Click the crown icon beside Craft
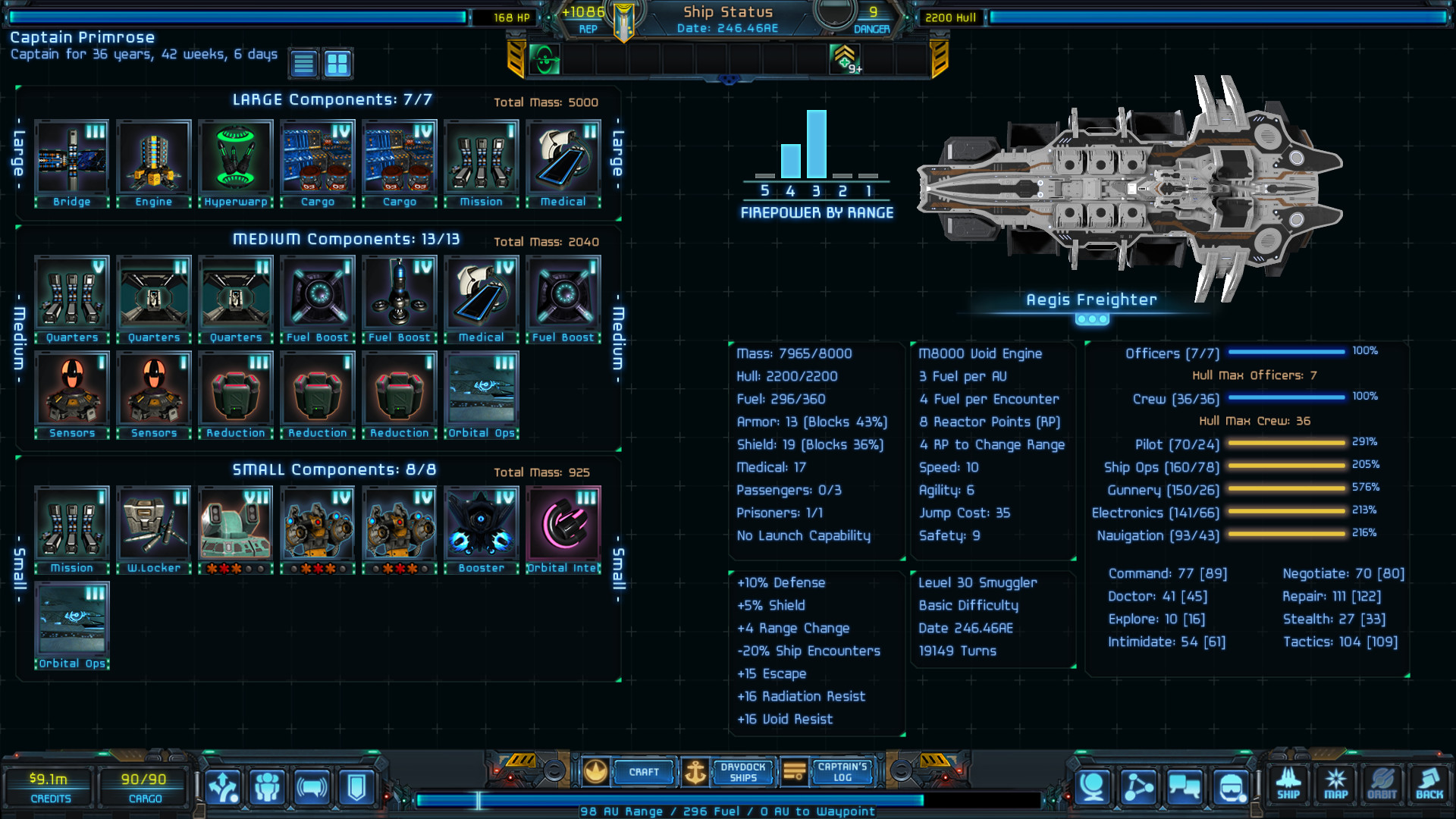The image size is (1456, 819). pos(596,771)
